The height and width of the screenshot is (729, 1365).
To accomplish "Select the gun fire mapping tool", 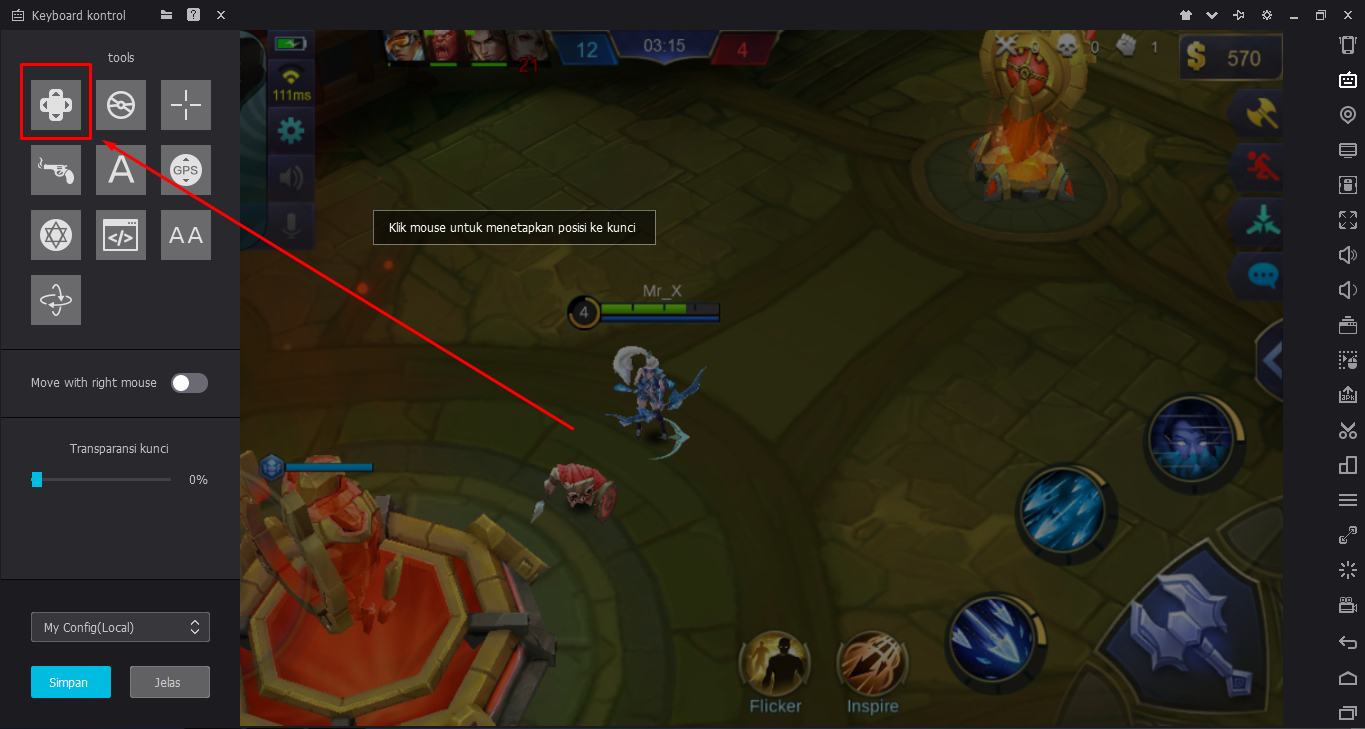I will pos(56,170).
